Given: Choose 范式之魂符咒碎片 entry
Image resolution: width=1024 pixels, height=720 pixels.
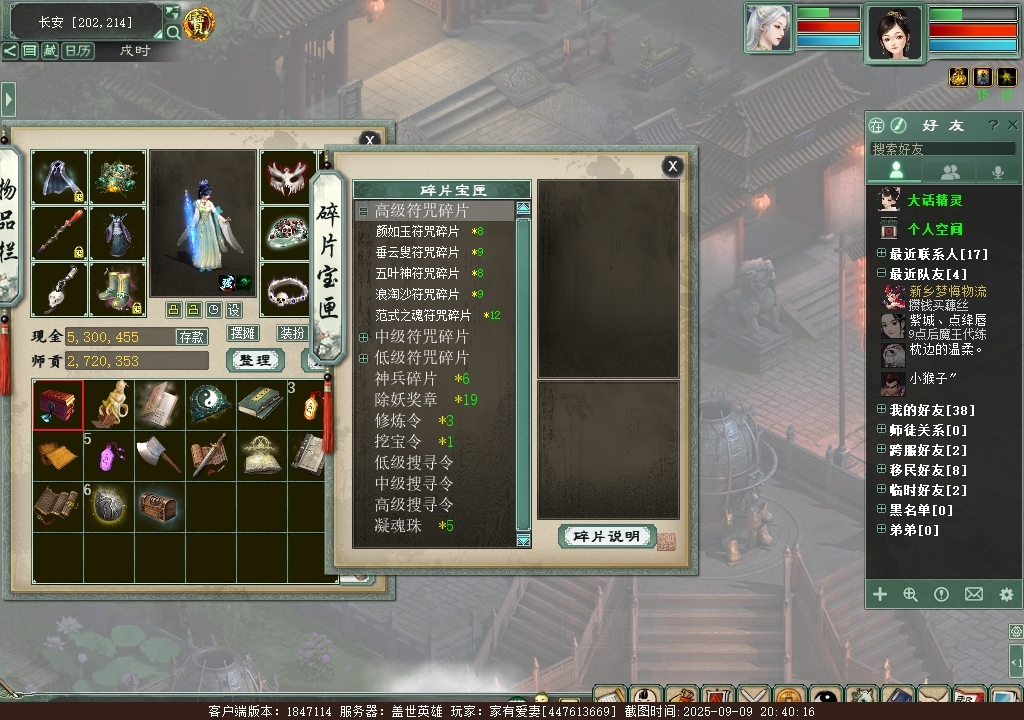Looking at the screenshot, I should pyautogui.click(x=423, y=315).
